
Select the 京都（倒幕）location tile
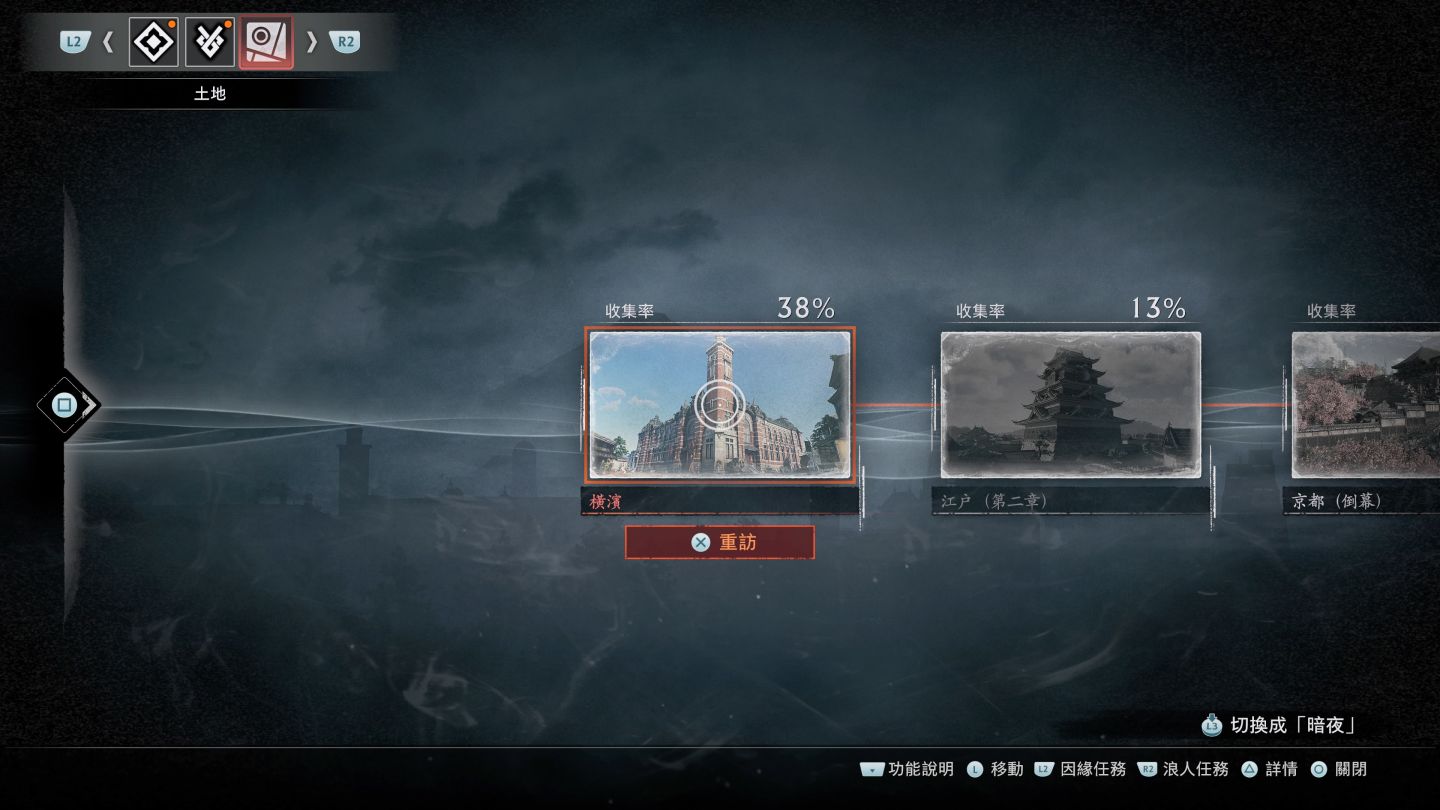[x=1366, y=404]
